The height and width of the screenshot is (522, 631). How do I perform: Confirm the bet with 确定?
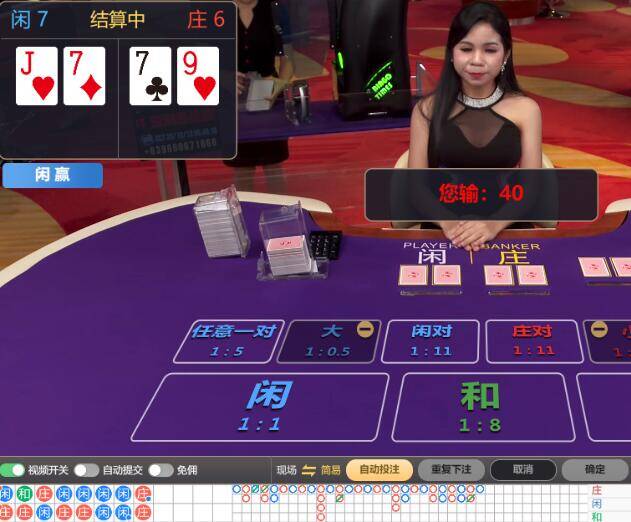[x=595, y=469]
